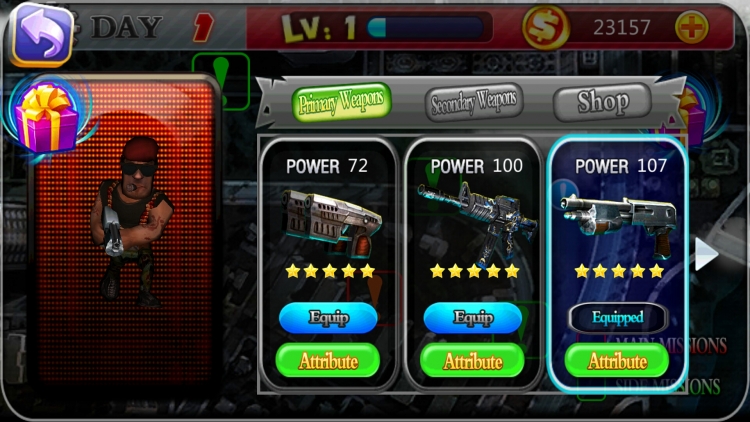Switch to the Primary Weapons tab
This screenshot has height=422, width=750.
(x=342, y=103)
